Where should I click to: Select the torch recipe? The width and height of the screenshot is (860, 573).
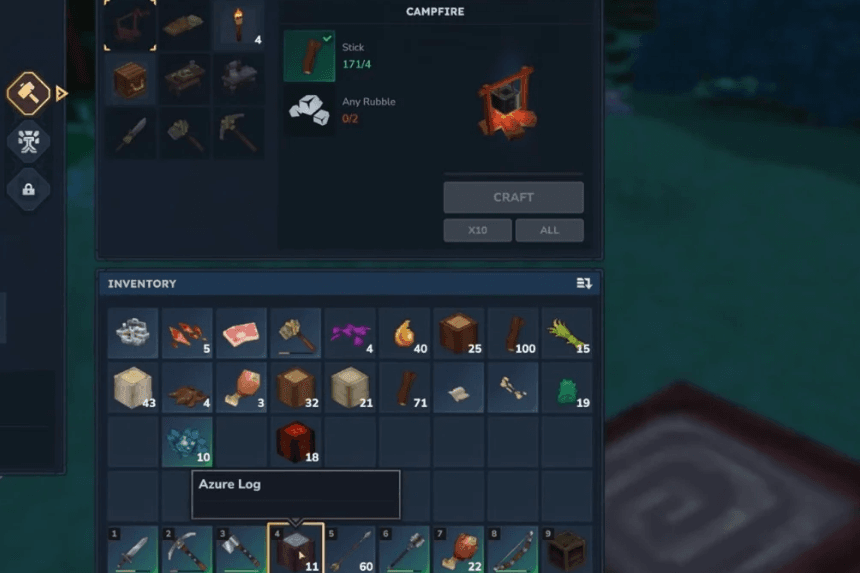click(239, 26)
